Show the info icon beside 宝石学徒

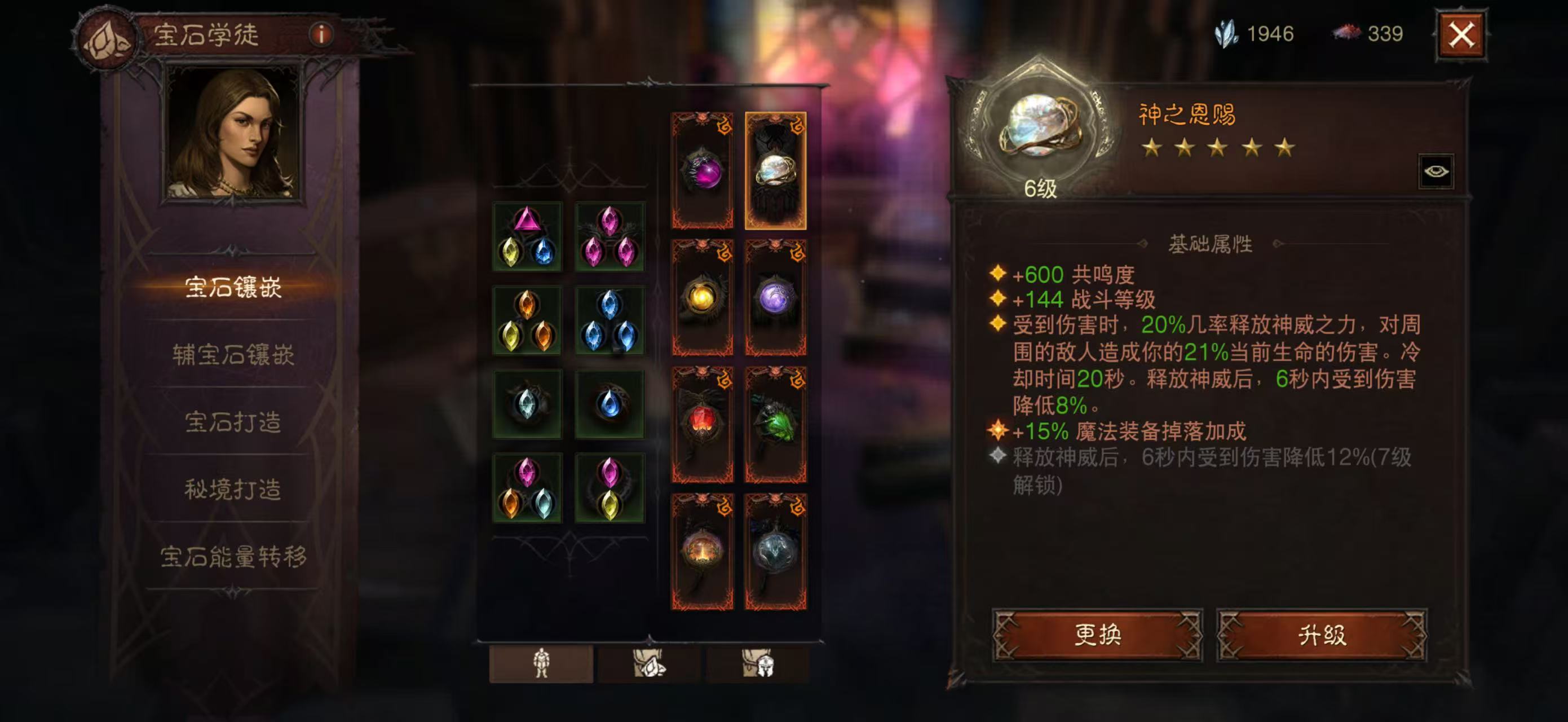pyautogui.click(x=321, y=34)
